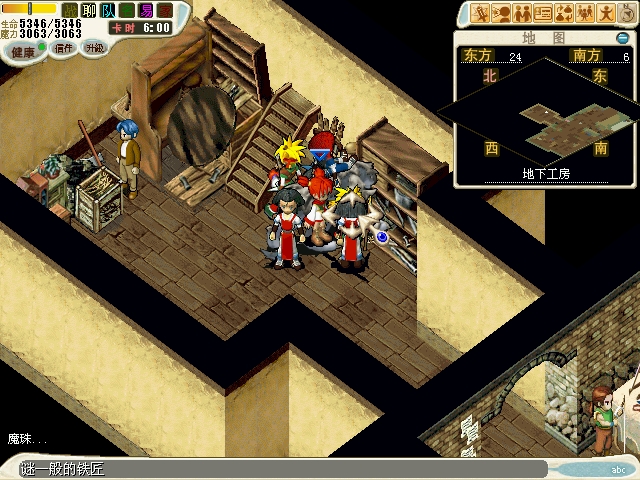Toggle the 易 trade mode icon
The height and width of the screenshot is (480, 640).
pos(146,10)
